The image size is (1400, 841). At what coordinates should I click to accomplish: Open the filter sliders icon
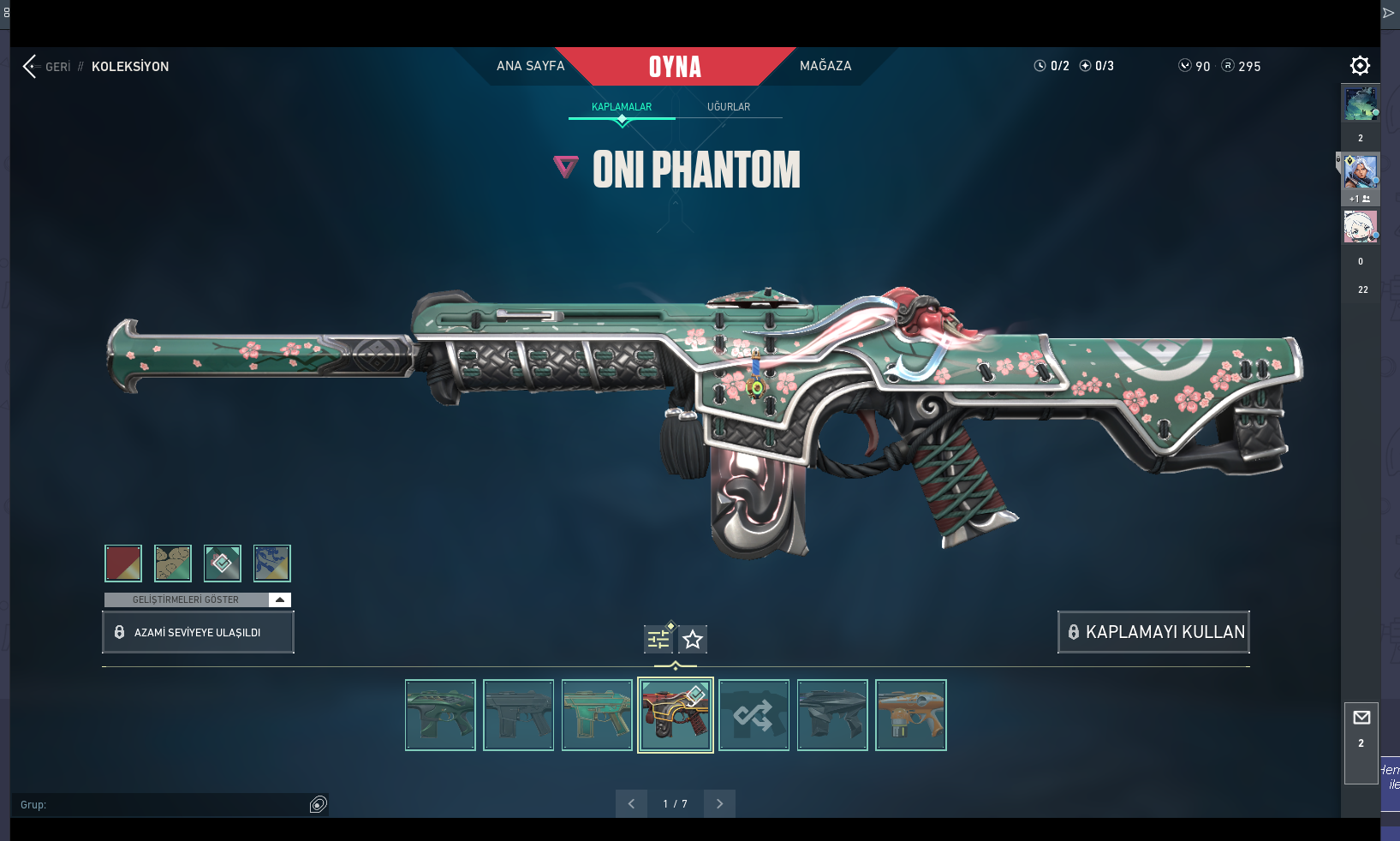pos(658,639)
